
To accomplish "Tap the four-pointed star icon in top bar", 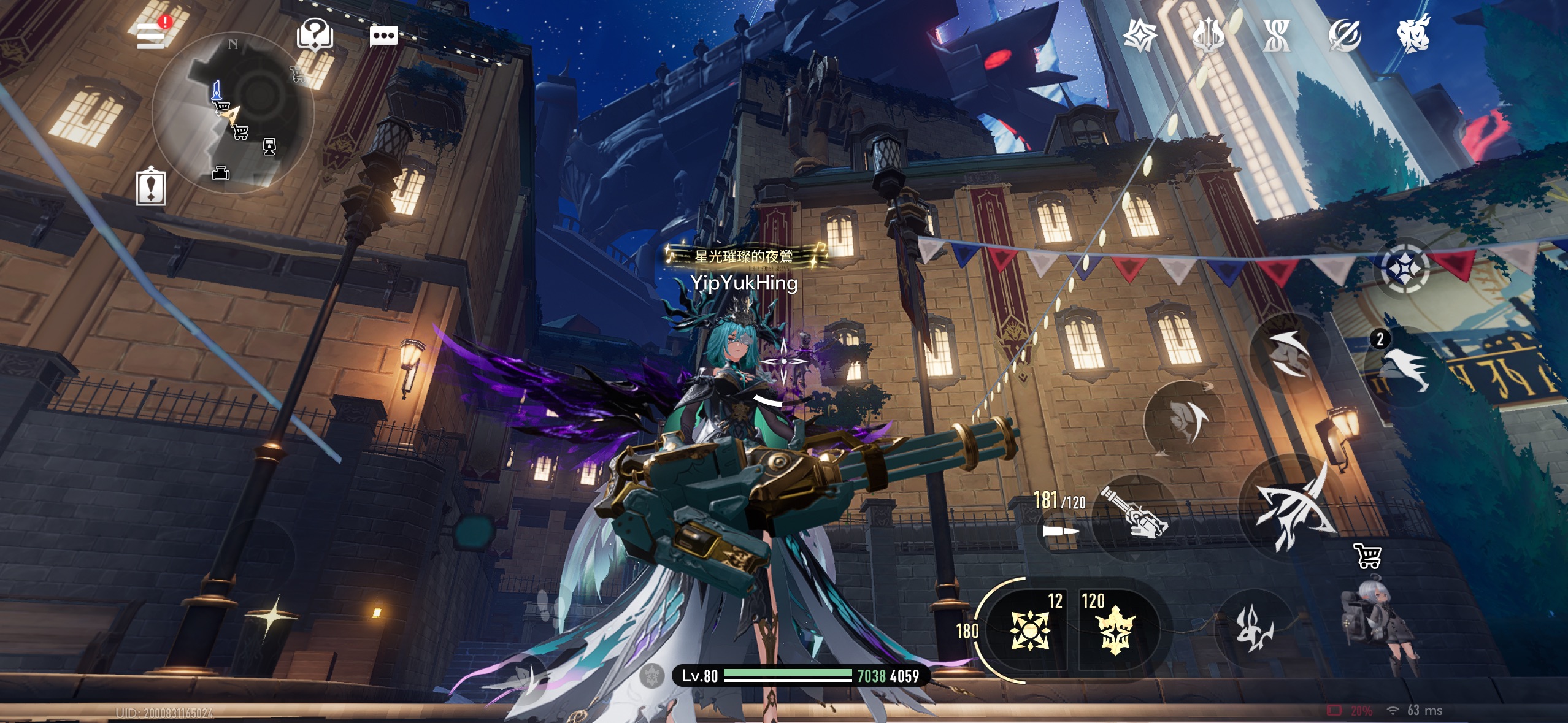I will pyautogui.click(x=1140, y=35).
